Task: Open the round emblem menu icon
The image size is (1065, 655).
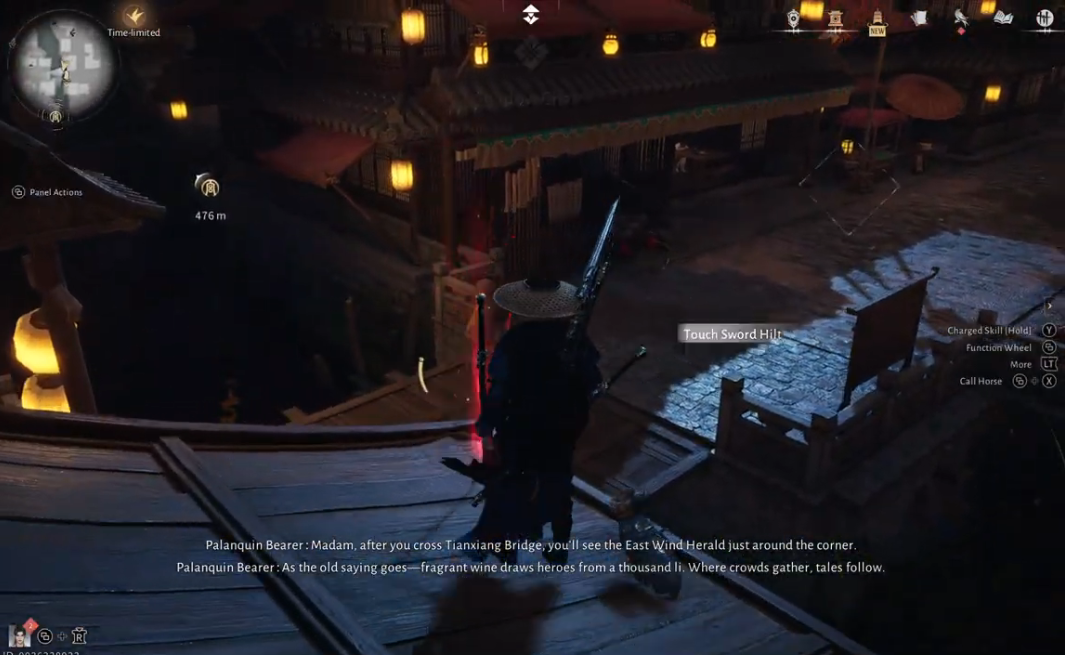Action: (x=1045, y=18)
